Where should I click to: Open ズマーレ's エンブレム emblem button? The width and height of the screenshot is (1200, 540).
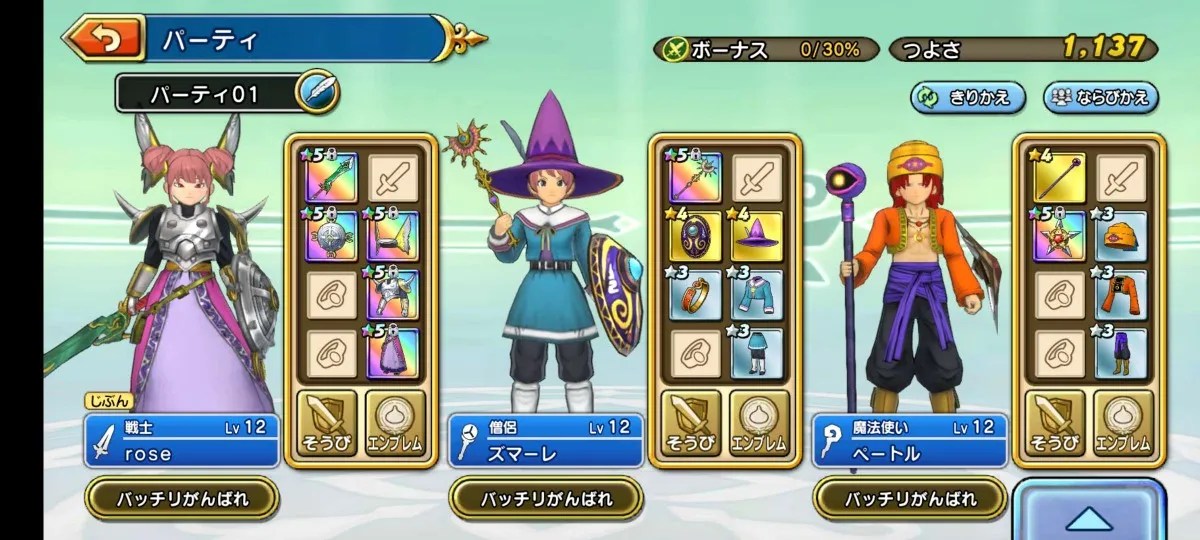[756, 421]
